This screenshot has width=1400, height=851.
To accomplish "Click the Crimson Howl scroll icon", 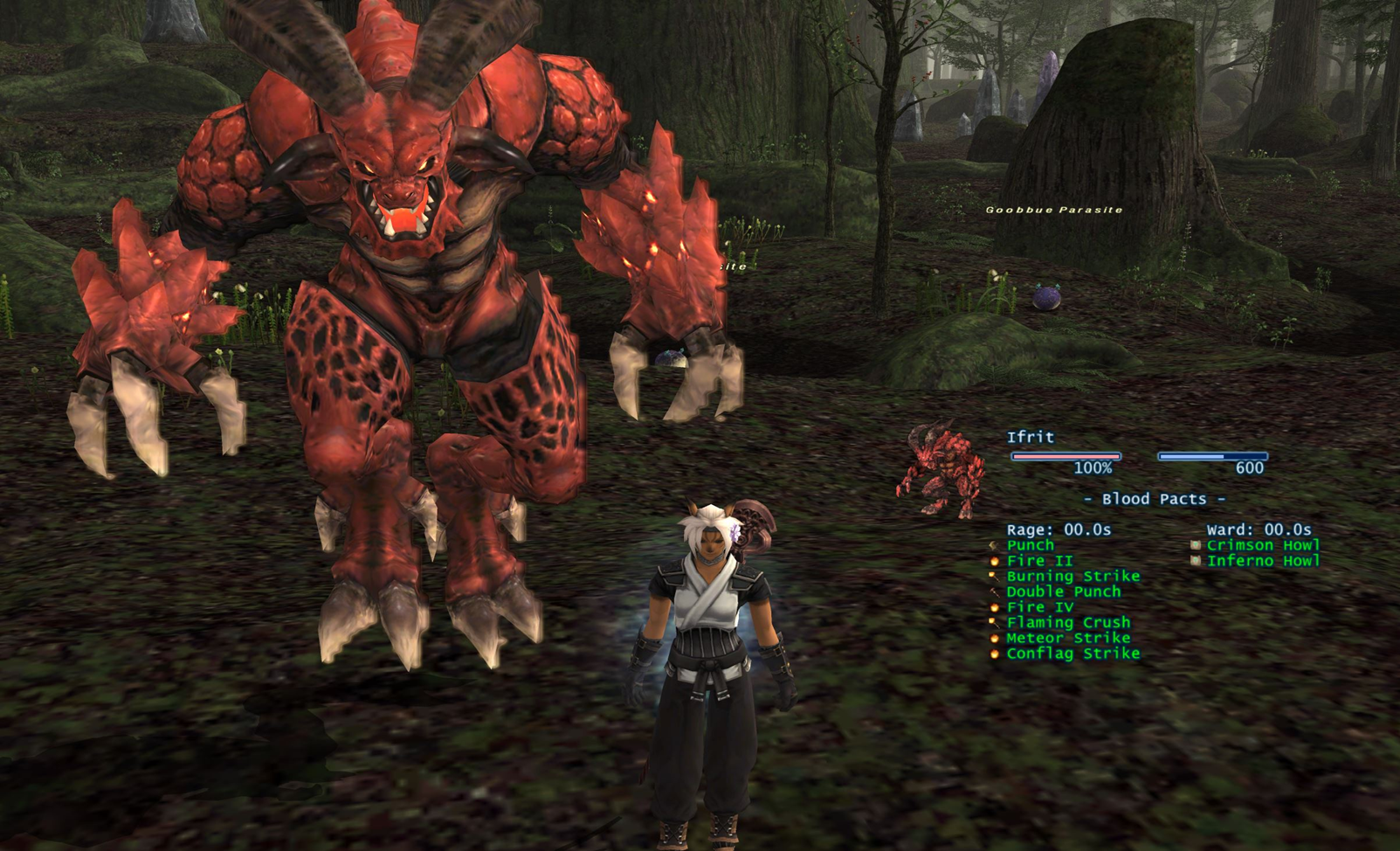I will (1195, 545).
